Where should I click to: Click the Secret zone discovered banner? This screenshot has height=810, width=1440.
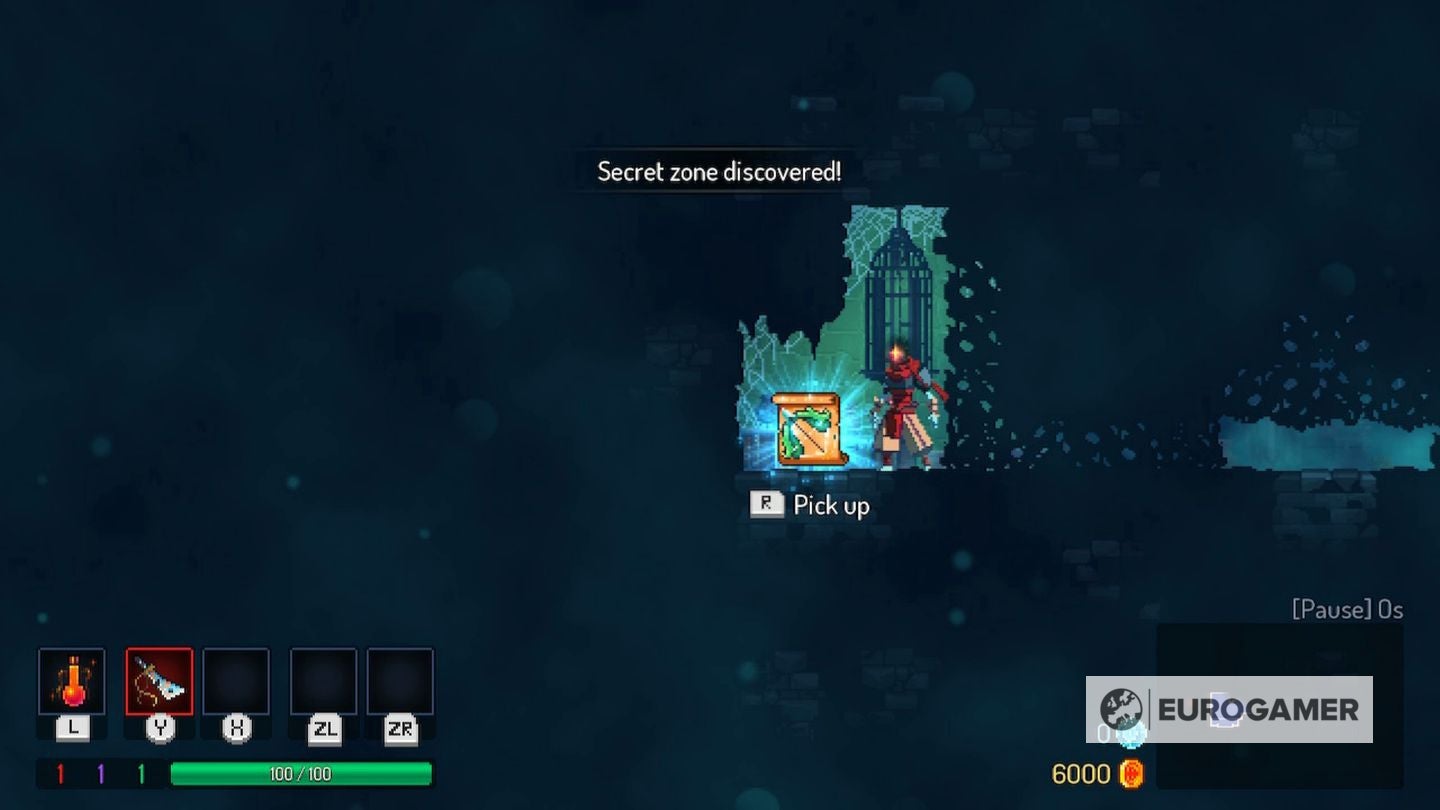coord(718,171)
